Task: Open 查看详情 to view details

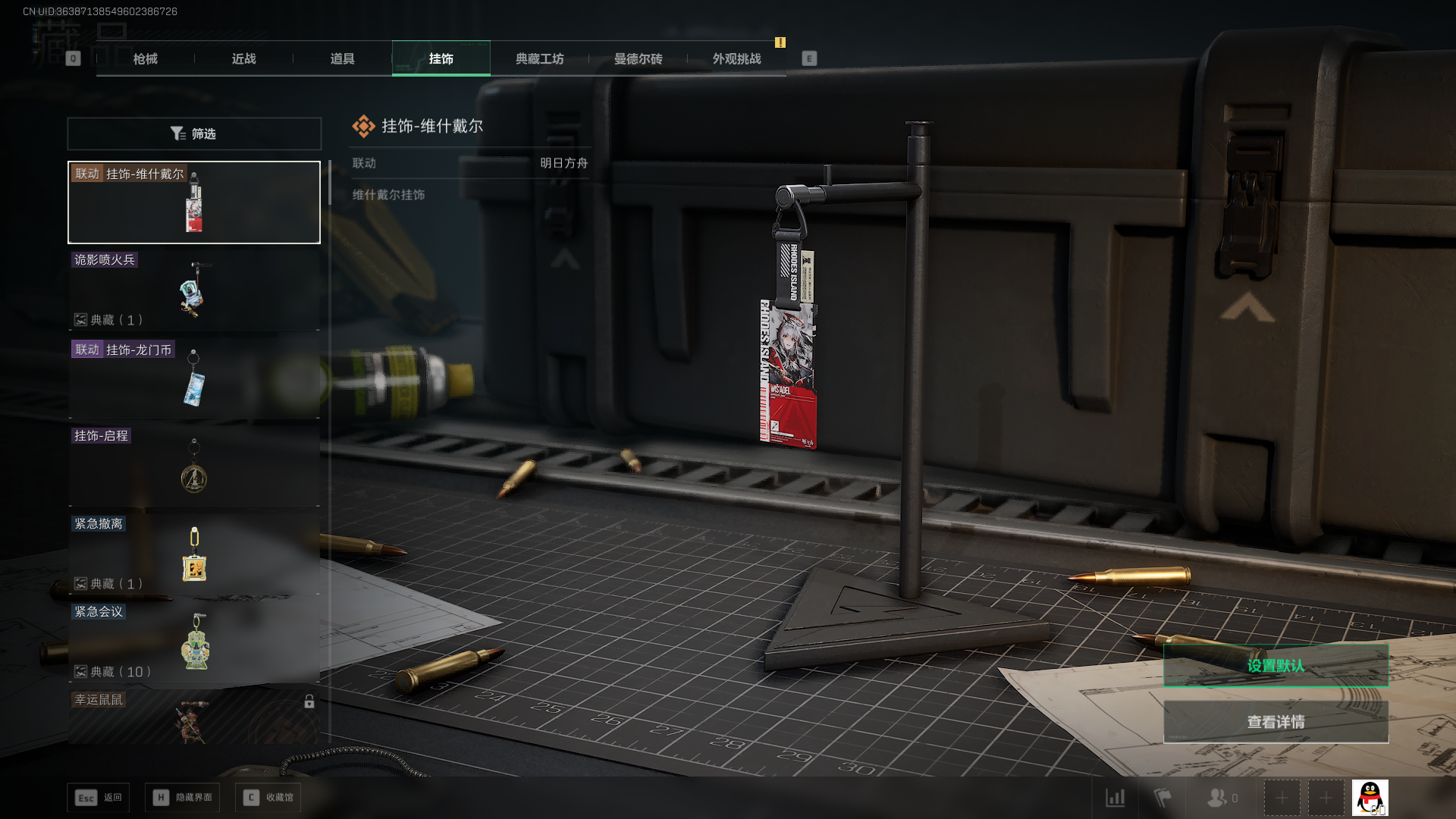Action: (1276, 722)
